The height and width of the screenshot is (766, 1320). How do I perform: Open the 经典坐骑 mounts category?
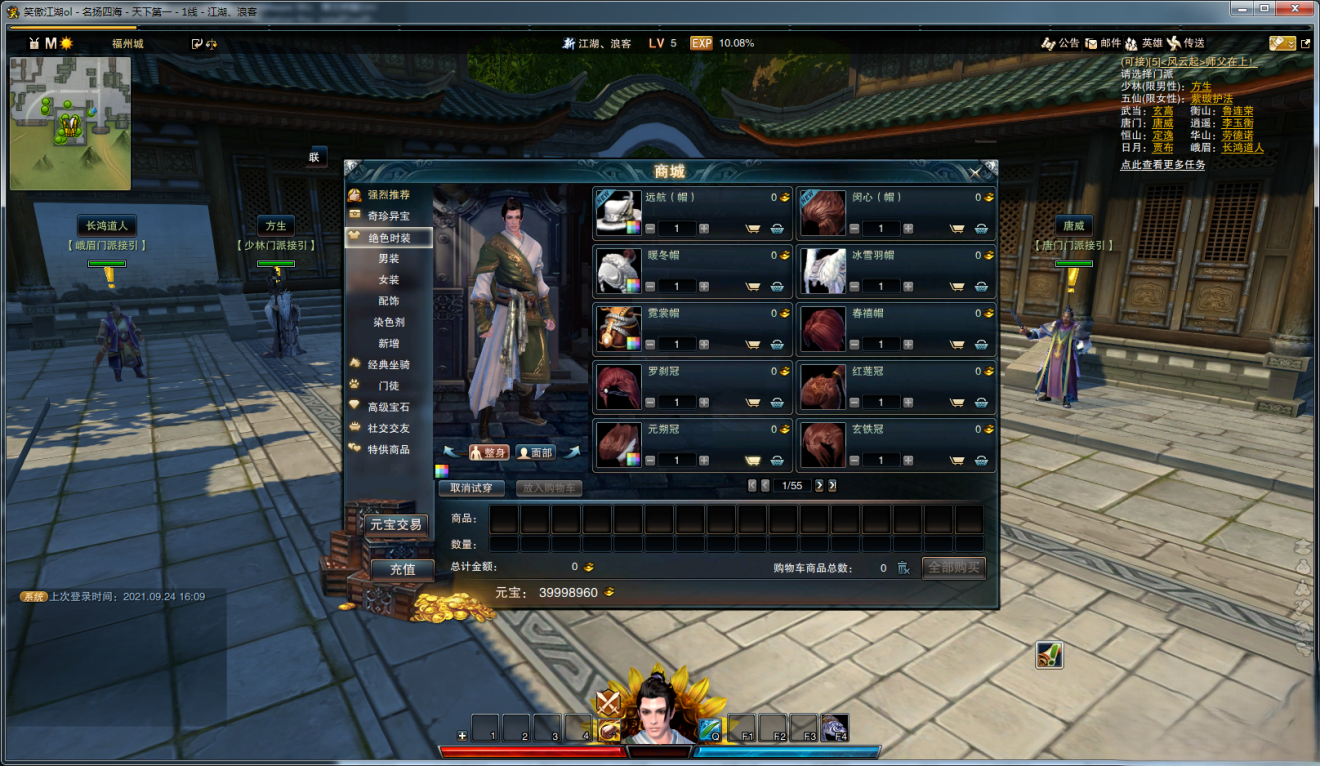coord(388,365)
